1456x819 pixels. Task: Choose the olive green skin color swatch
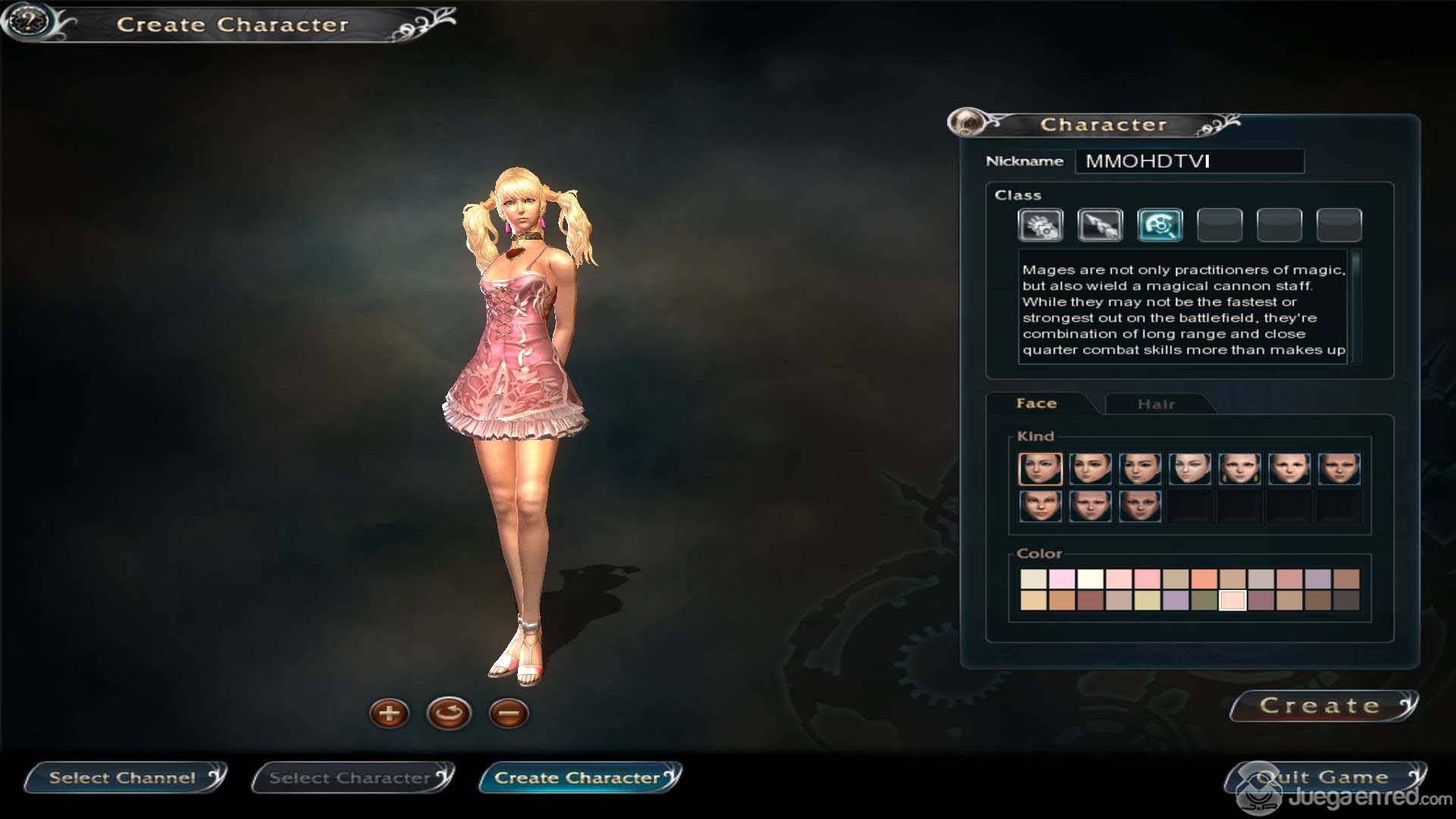pyautogui.click(x=1203, y=601)
